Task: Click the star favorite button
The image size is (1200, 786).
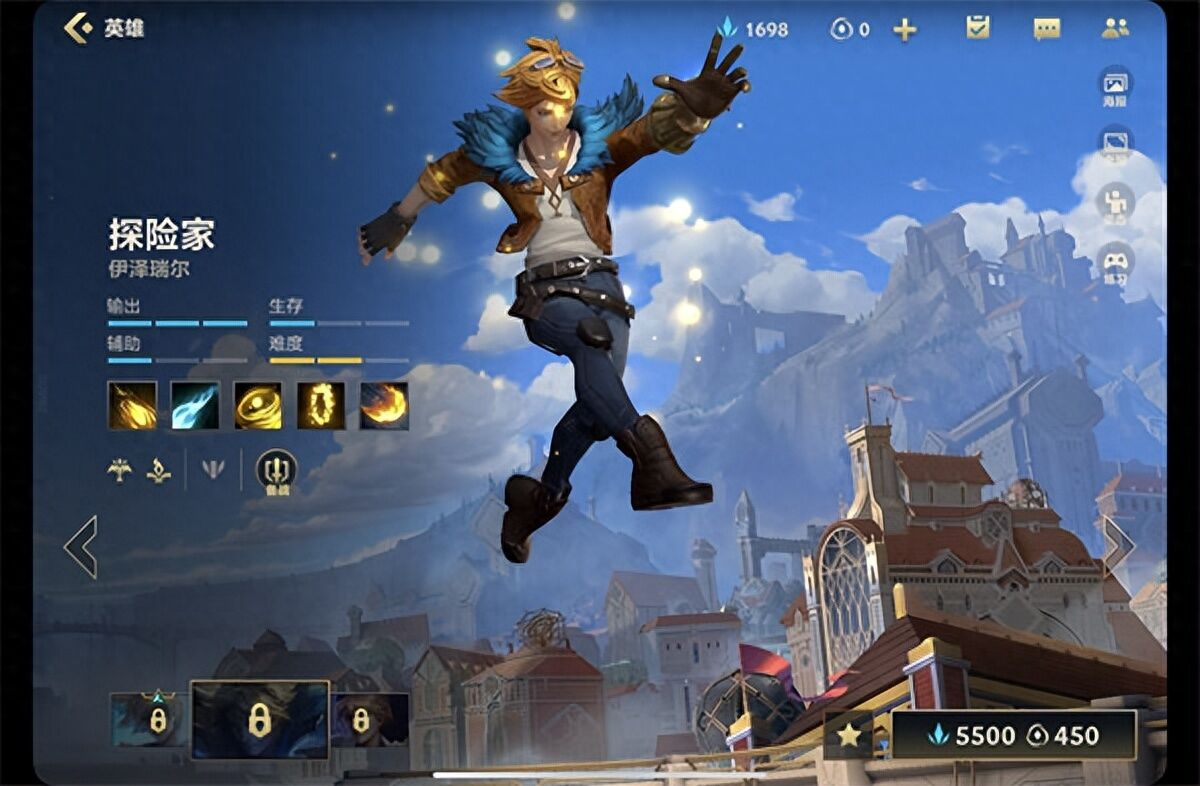Action: click(848, 736)
